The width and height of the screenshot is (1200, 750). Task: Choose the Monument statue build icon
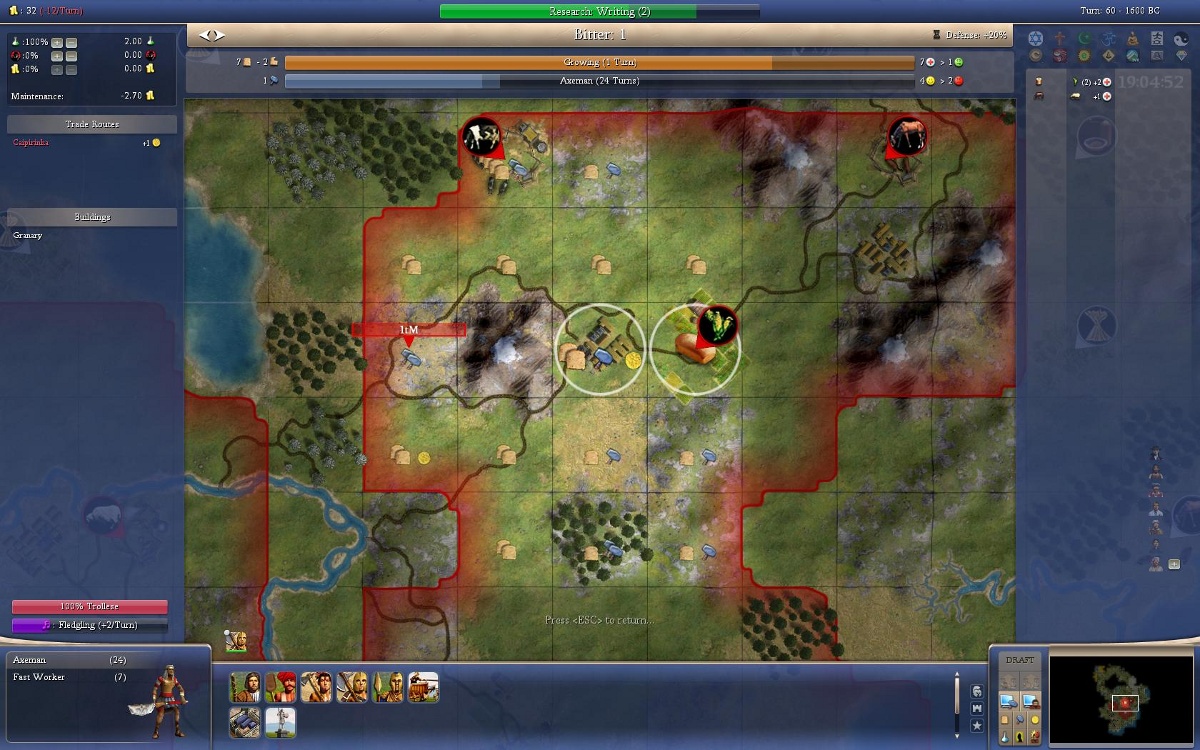[281, 722]
